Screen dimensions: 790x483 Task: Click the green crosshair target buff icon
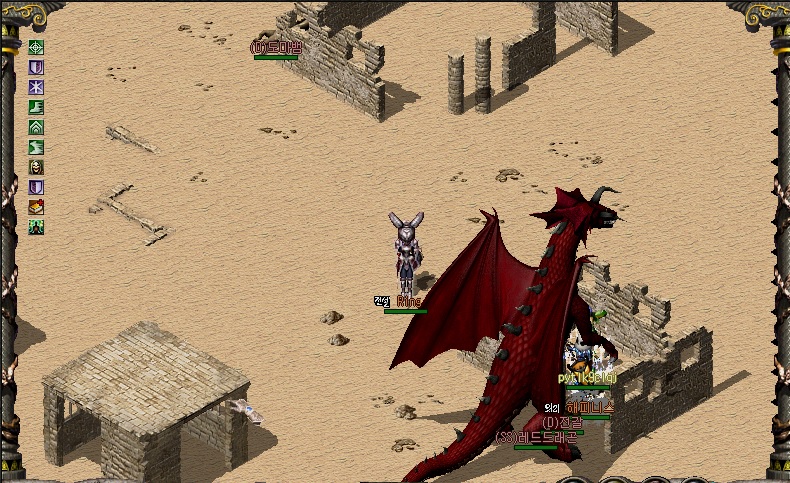36,47
